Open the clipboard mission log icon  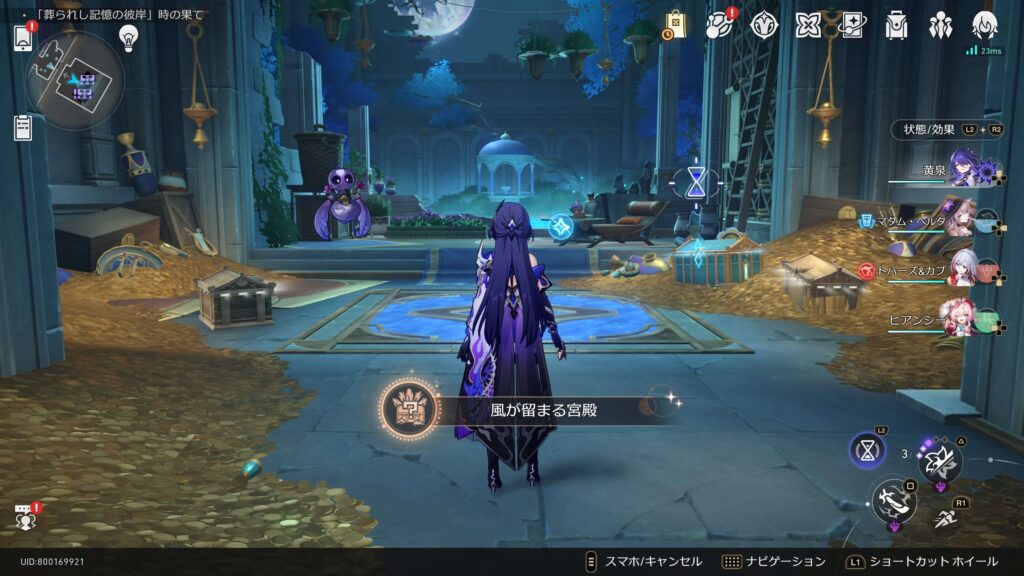(23, 127)
